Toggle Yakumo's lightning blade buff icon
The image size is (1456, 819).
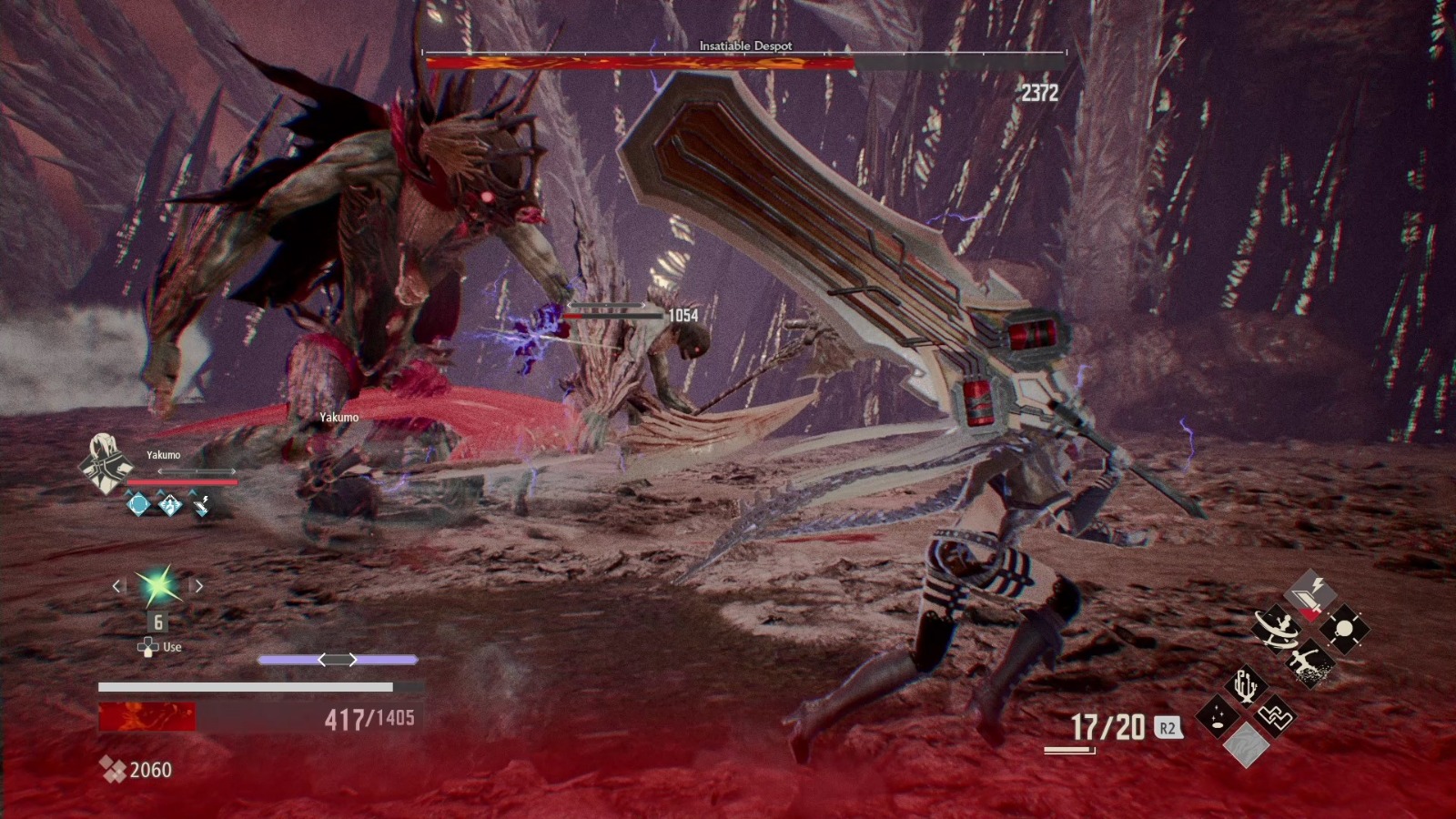click(201, 506)
